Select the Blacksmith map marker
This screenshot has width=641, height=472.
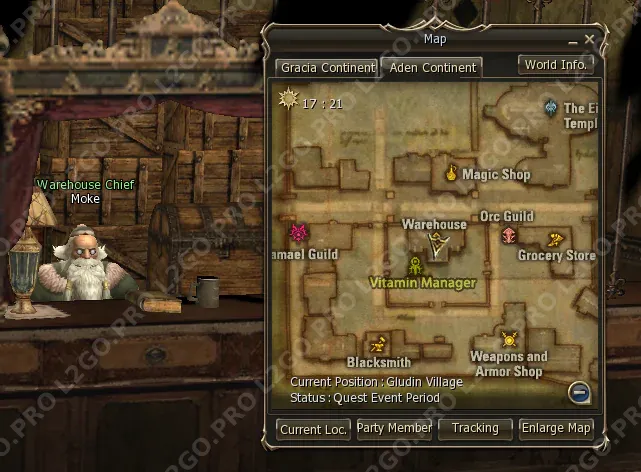click(x=378, y=343)
